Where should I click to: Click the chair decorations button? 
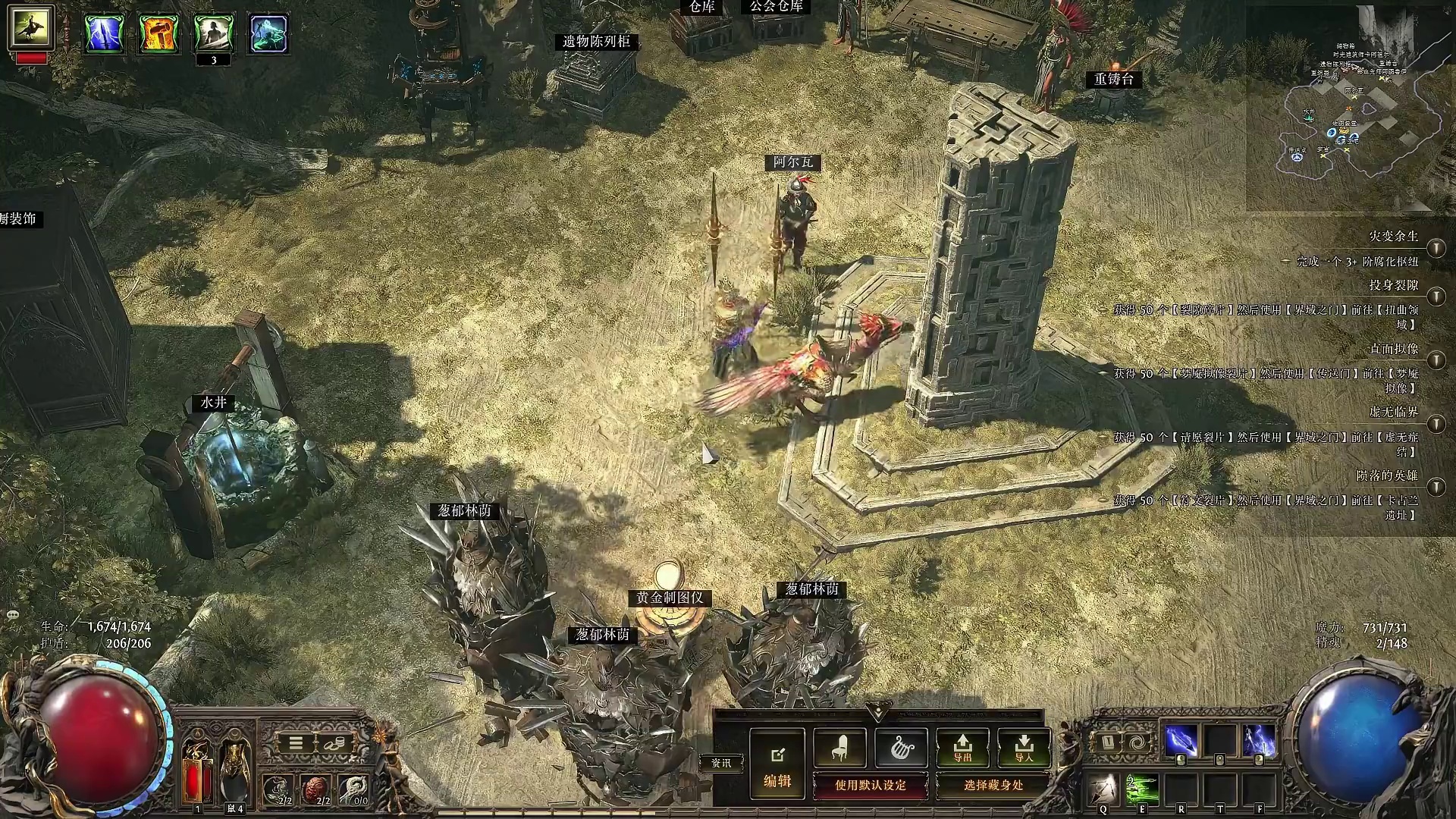click(x=839, y=747)
